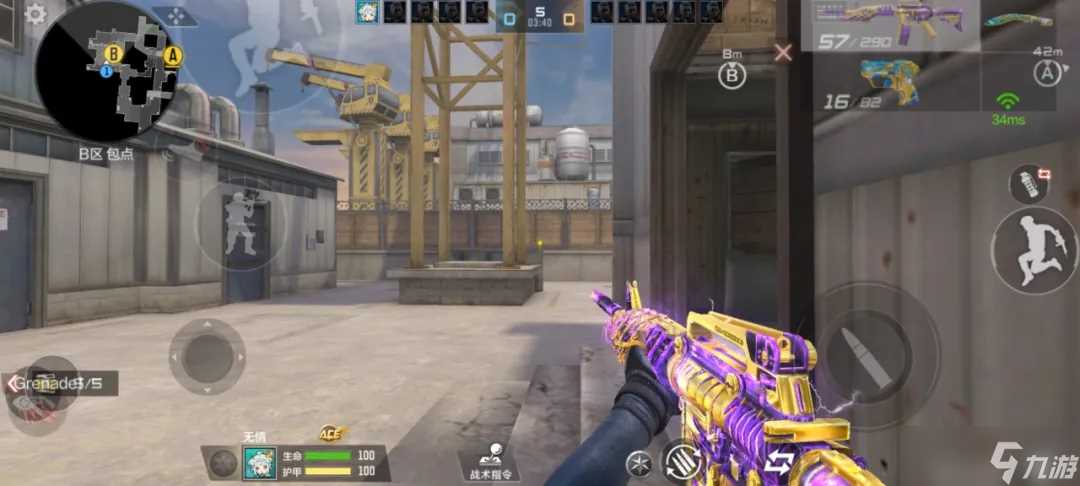Open the 战术指令 tactical command menu
The height and width of the screenshot is (486, 1080).
[490, 461]
